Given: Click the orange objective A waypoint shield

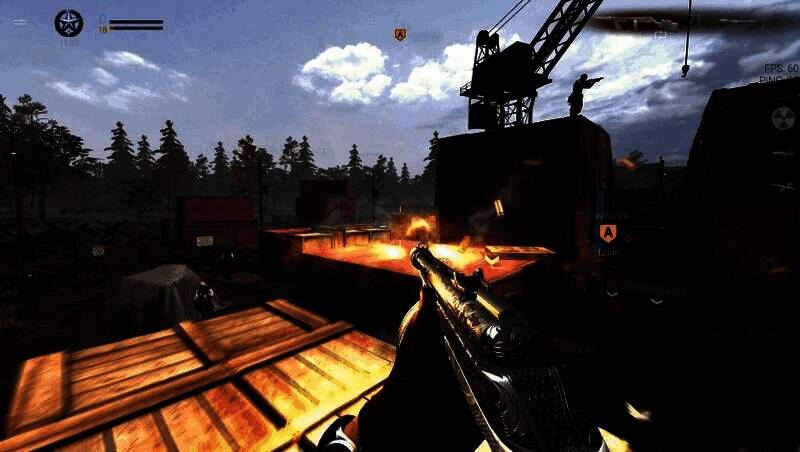Looking at the screenshot, I should tap(607, 233).
